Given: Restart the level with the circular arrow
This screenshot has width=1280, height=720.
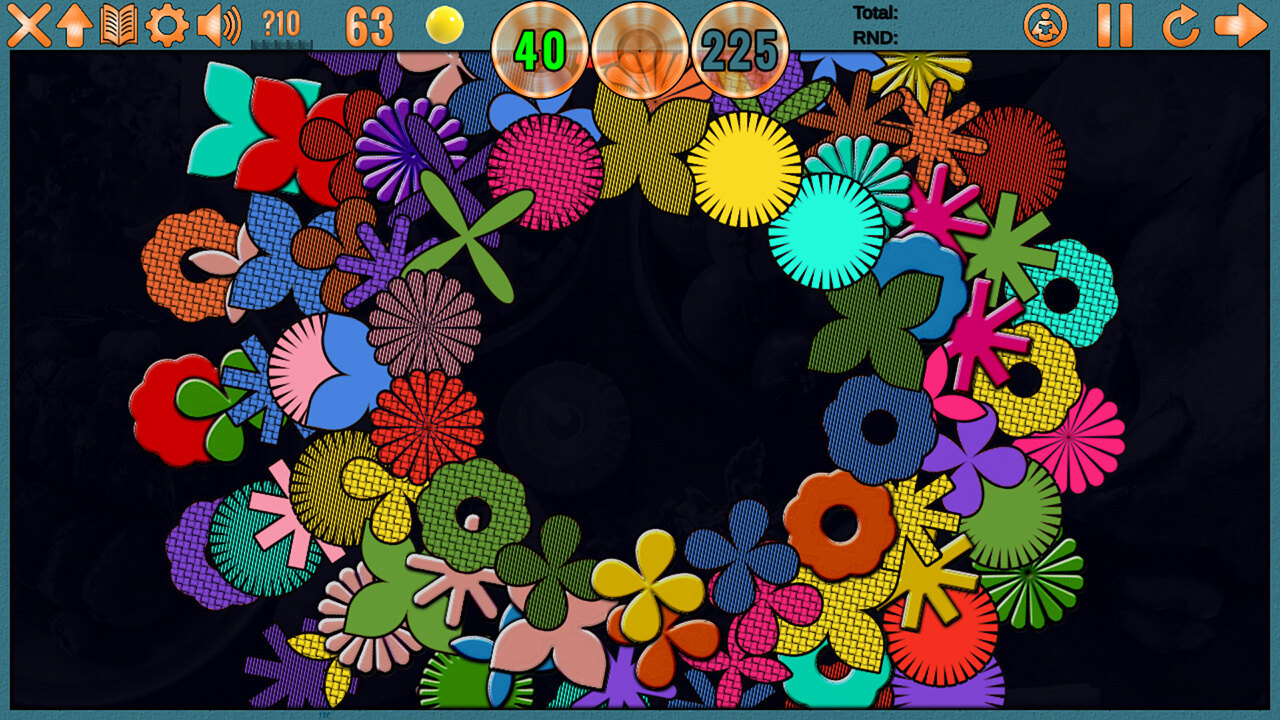Looking at the screenshot, I should [1180, 25].
